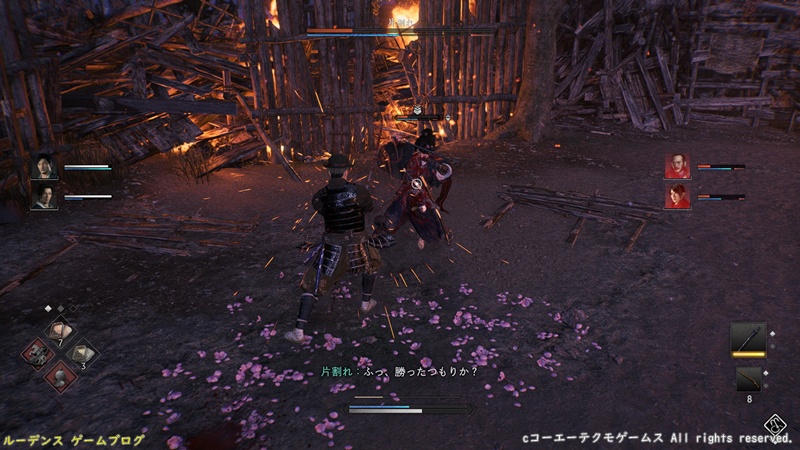Select the katana melee weapon slot
The image size is (800, 450).
click(748, 338)
